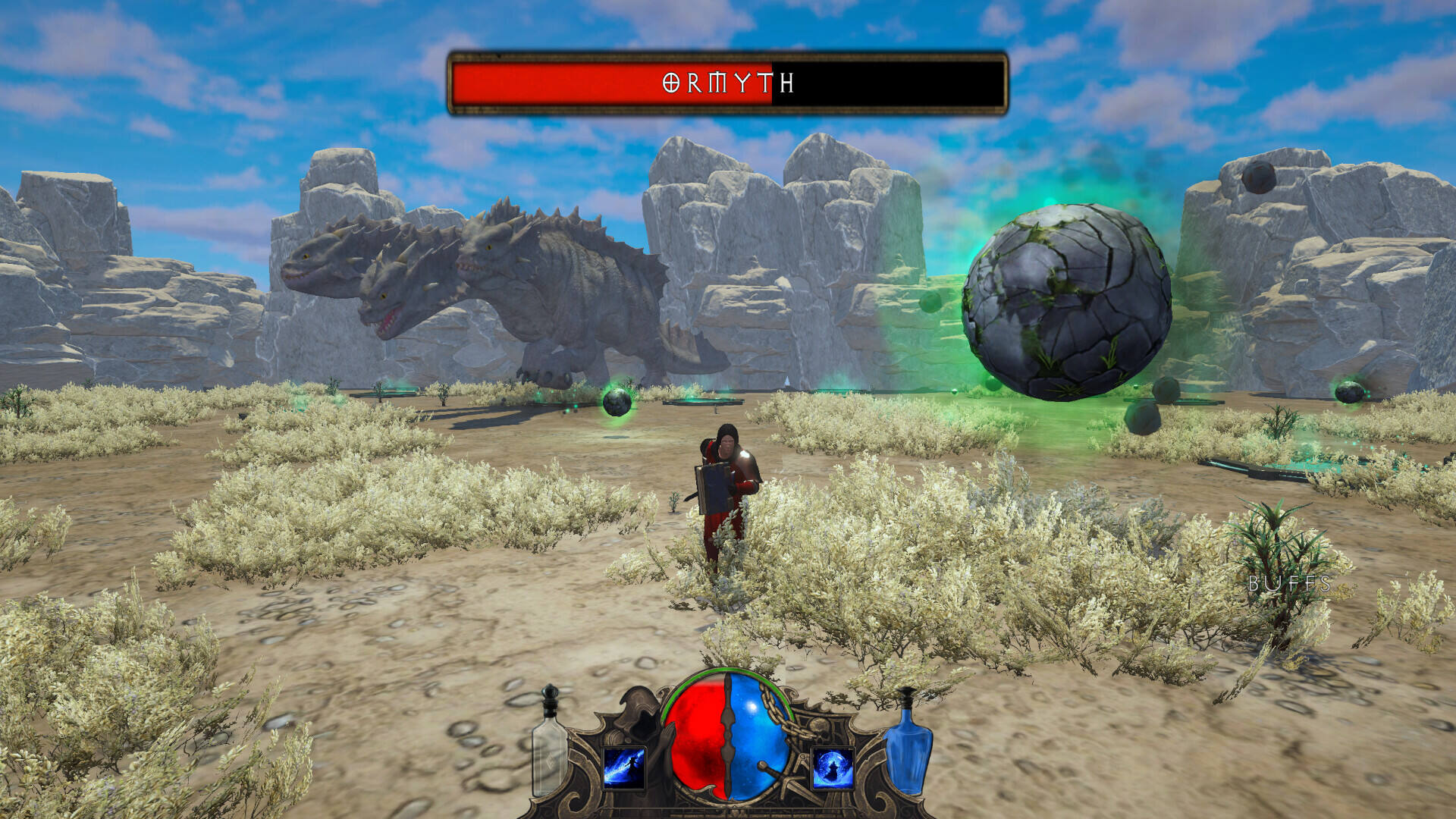Activate the blue dash strike skill icon
Screen dimensions: 1456x819
point(624,767)
